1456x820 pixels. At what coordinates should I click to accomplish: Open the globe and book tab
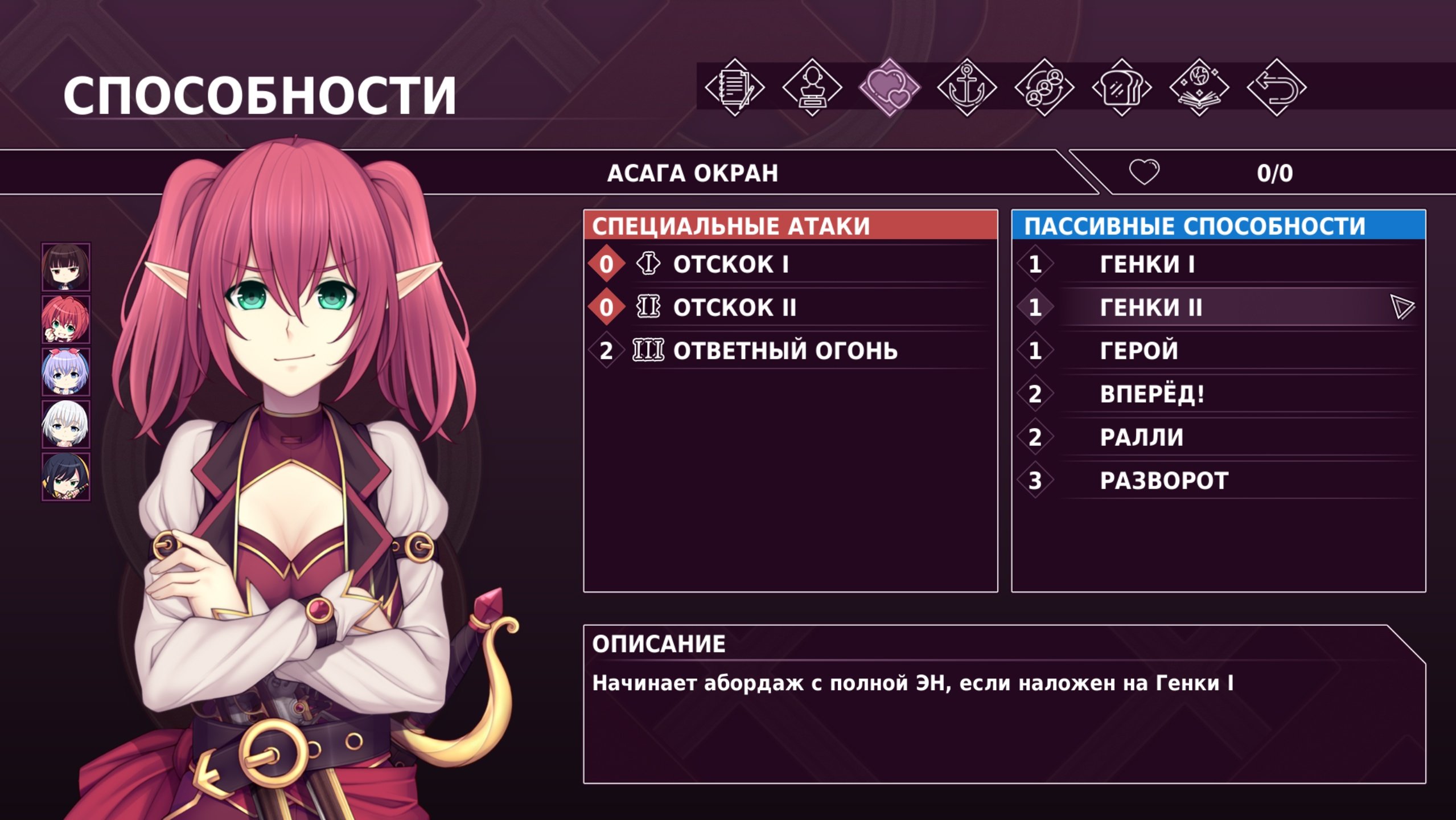tap(1199, 88)
